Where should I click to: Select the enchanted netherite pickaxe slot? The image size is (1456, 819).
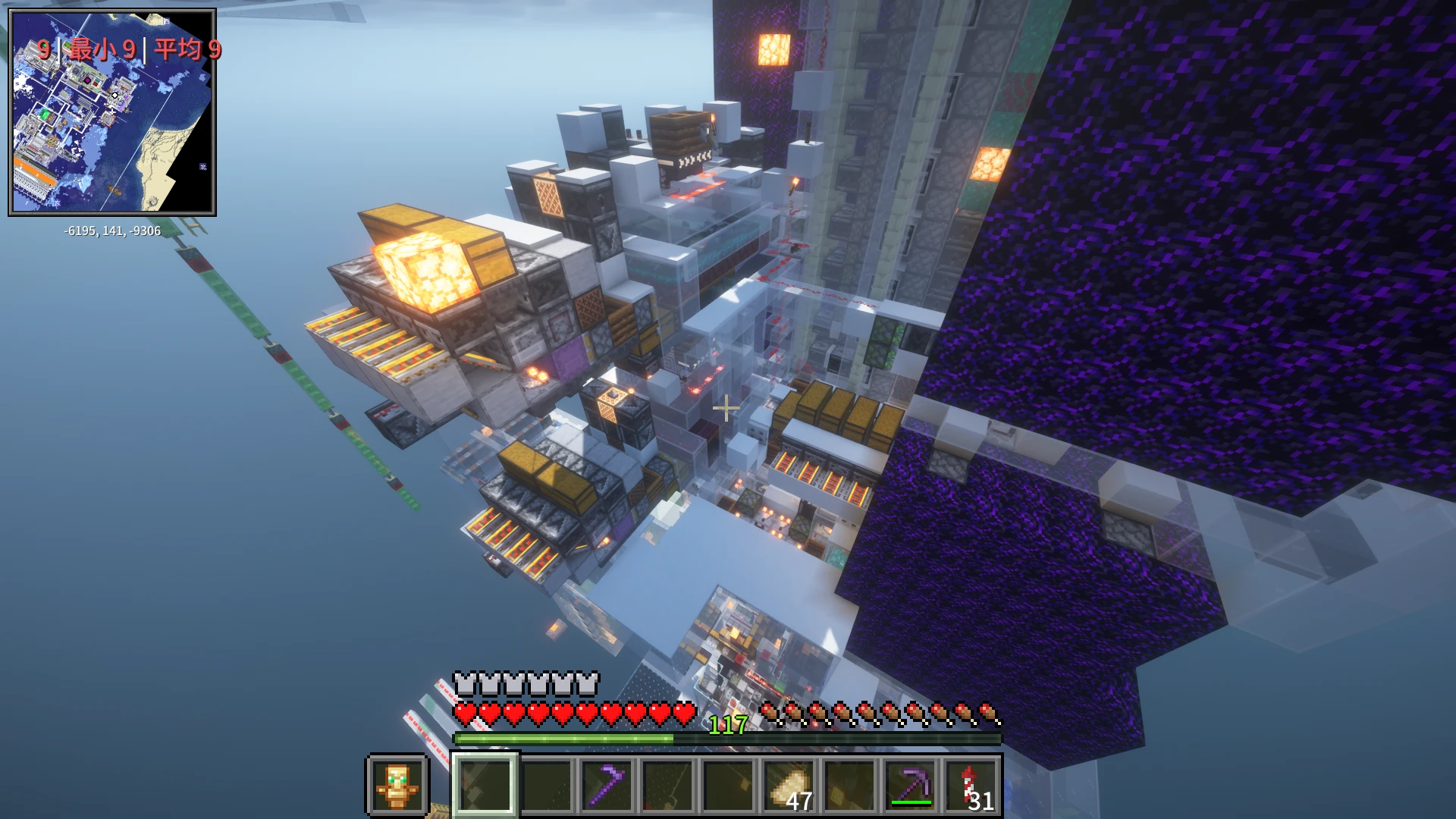(x=911, y=785)
